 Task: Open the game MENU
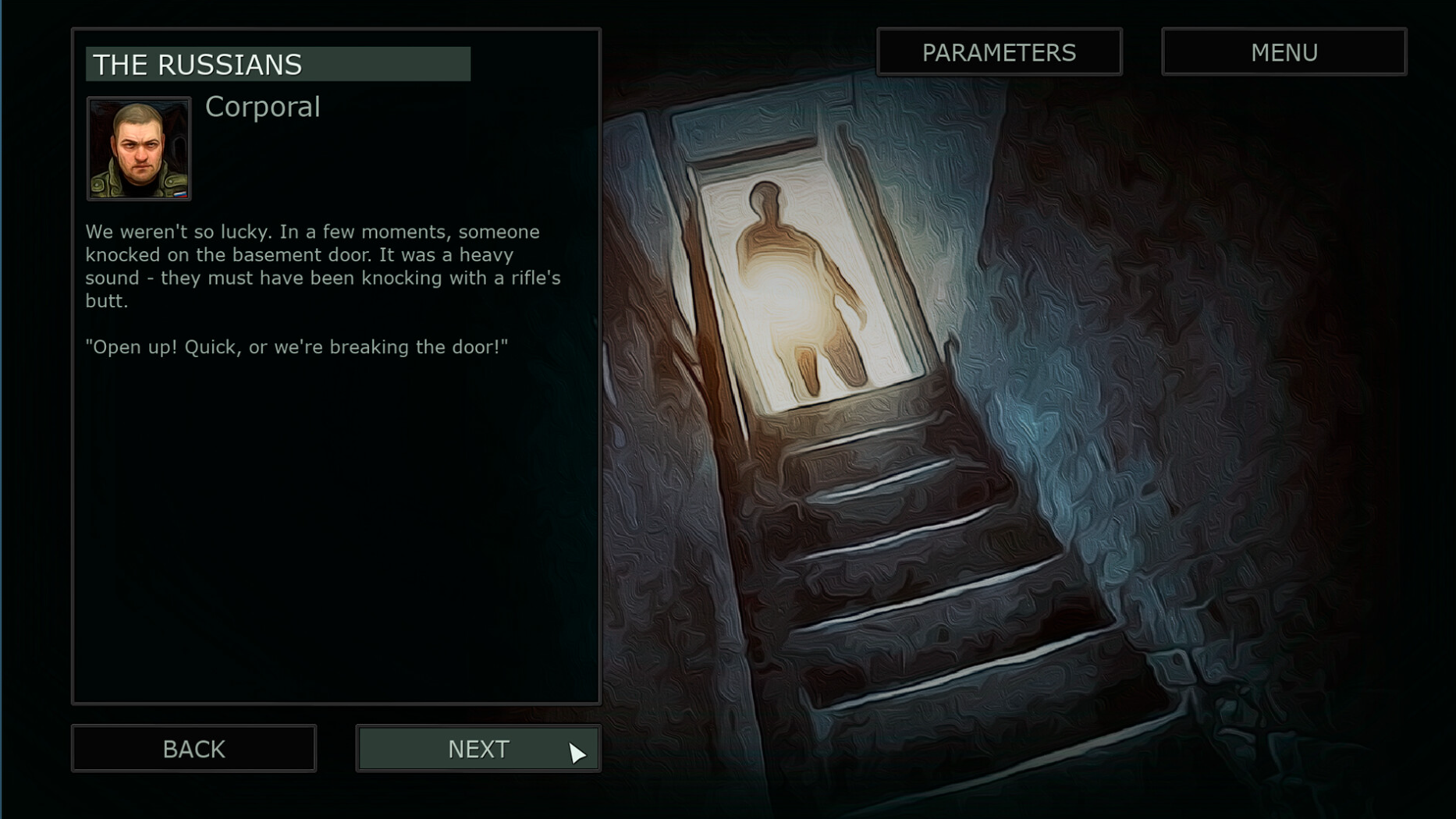tap(1284, 52)
